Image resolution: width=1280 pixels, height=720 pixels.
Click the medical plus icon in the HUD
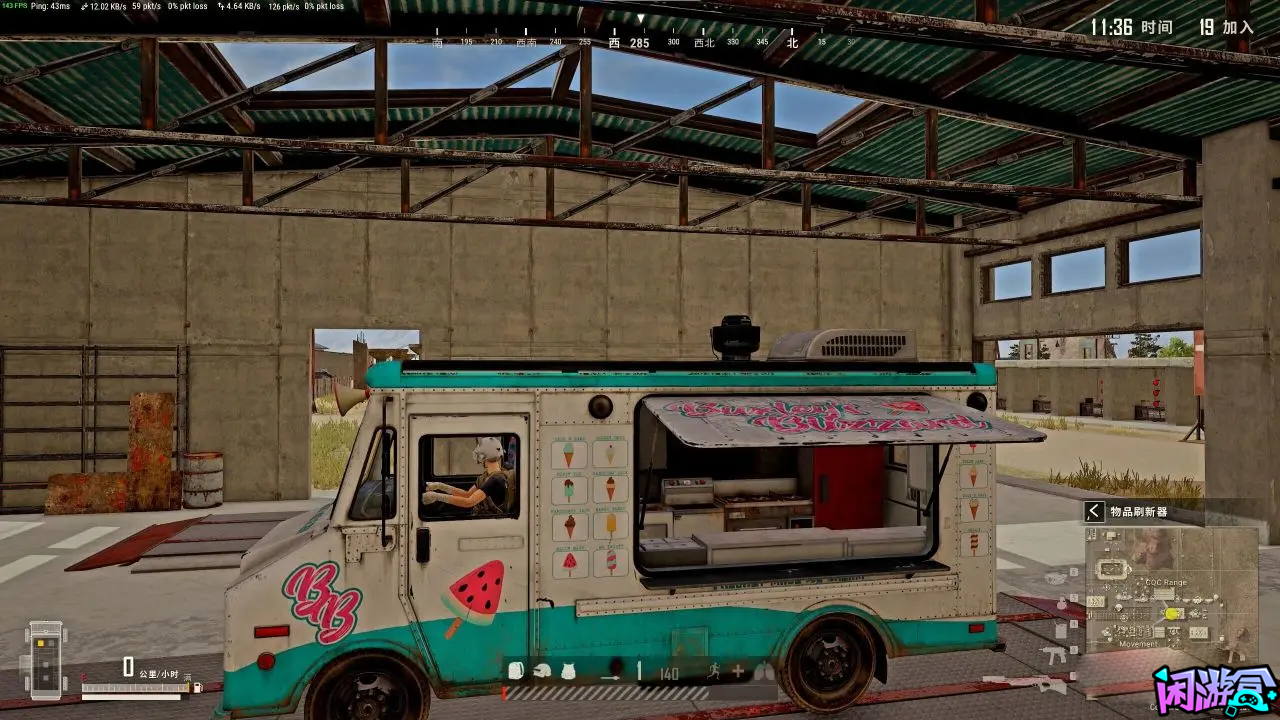[x=738, y=671]
